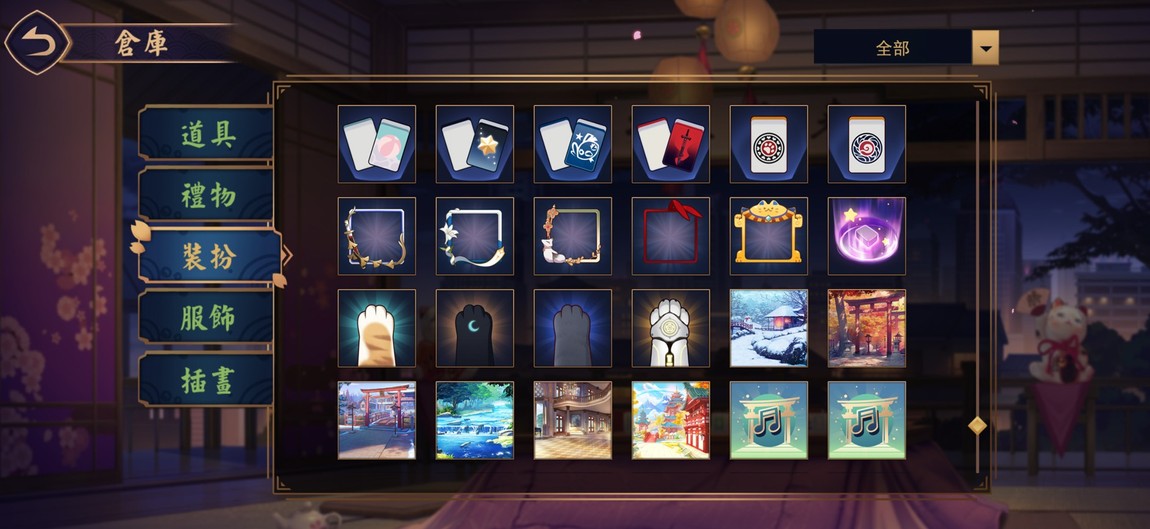Viewport: 1150px width, 529px height.
Task: Select the white armored gauntlet paw item
Action: pos(671,328)
